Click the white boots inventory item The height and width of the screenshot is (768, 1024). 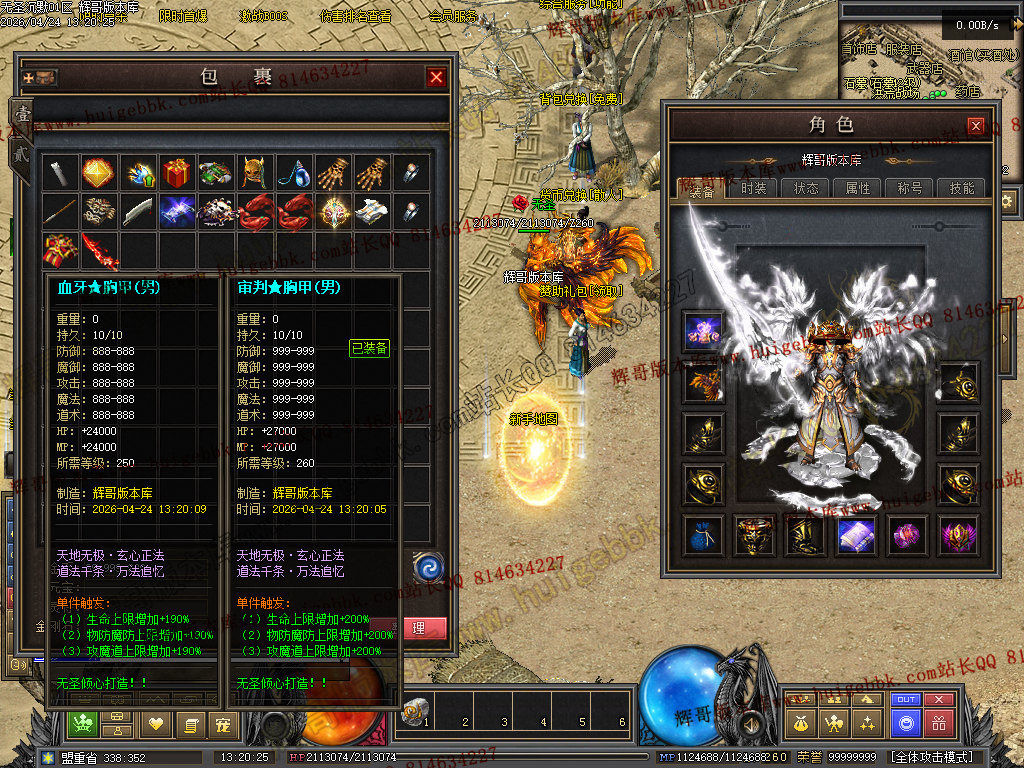coord(371,211)
